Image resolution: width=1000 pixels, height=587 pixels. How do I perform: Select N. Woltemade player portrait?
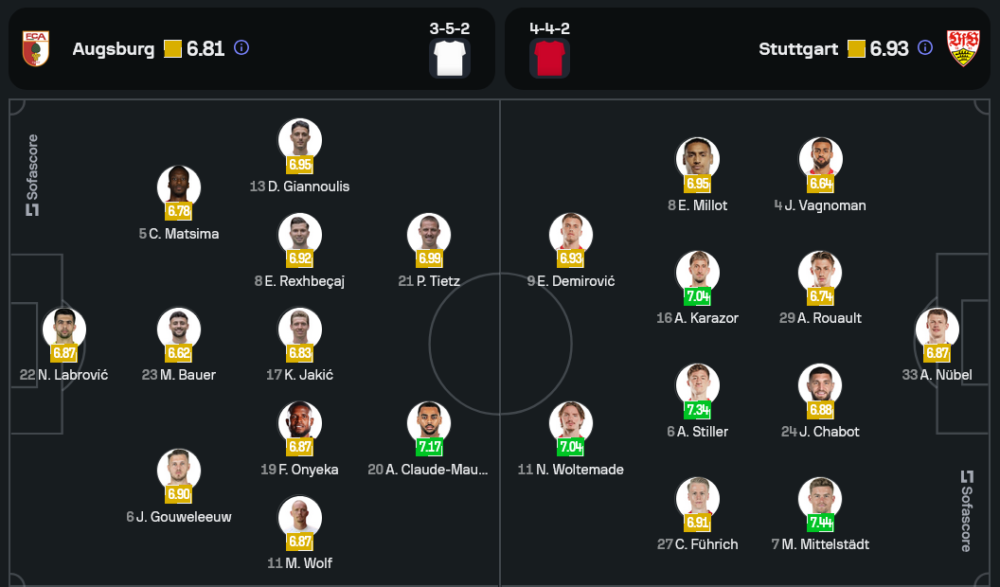(571, 424)
